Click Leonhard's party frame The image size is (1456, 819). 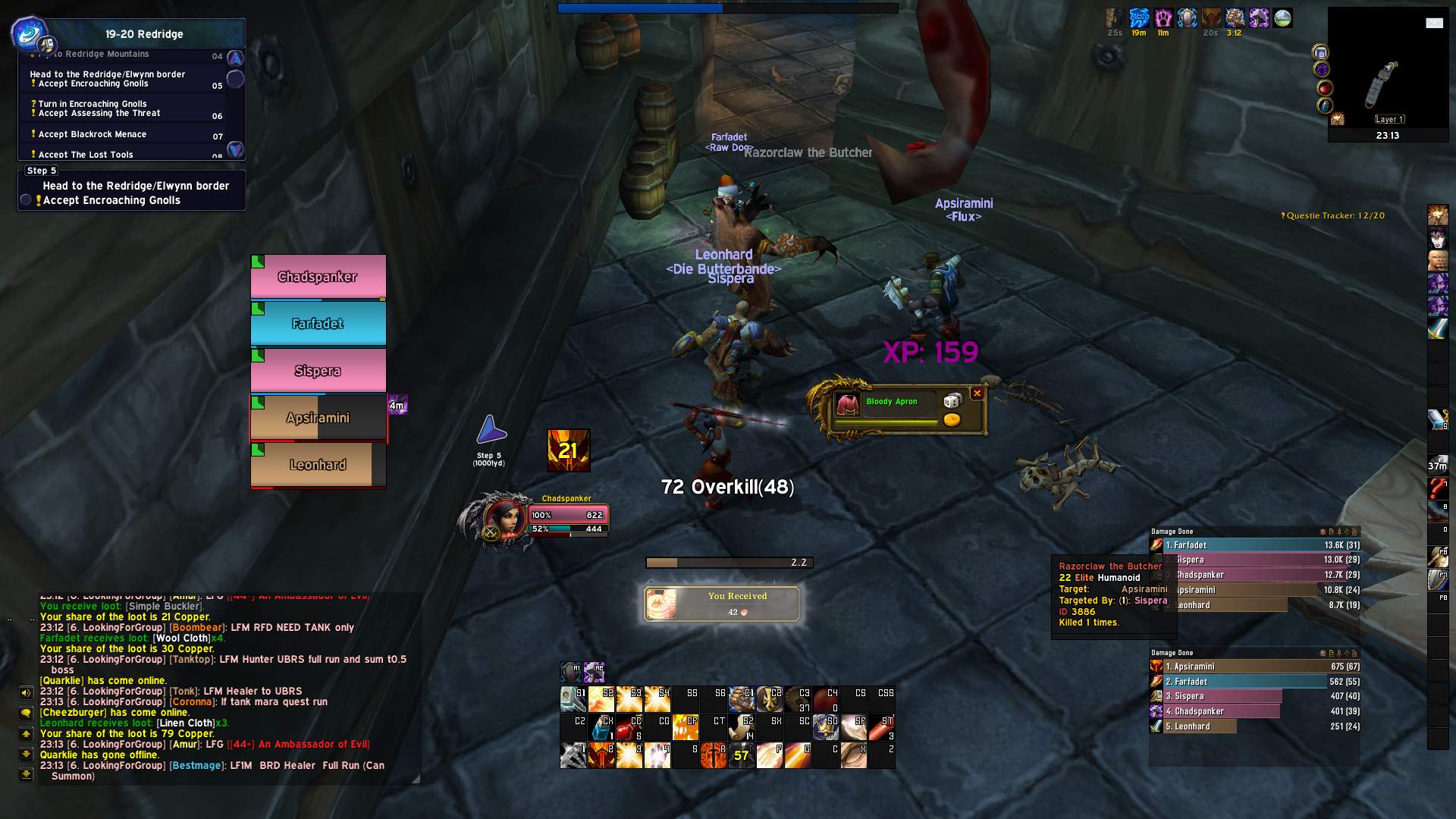[318, 465]
